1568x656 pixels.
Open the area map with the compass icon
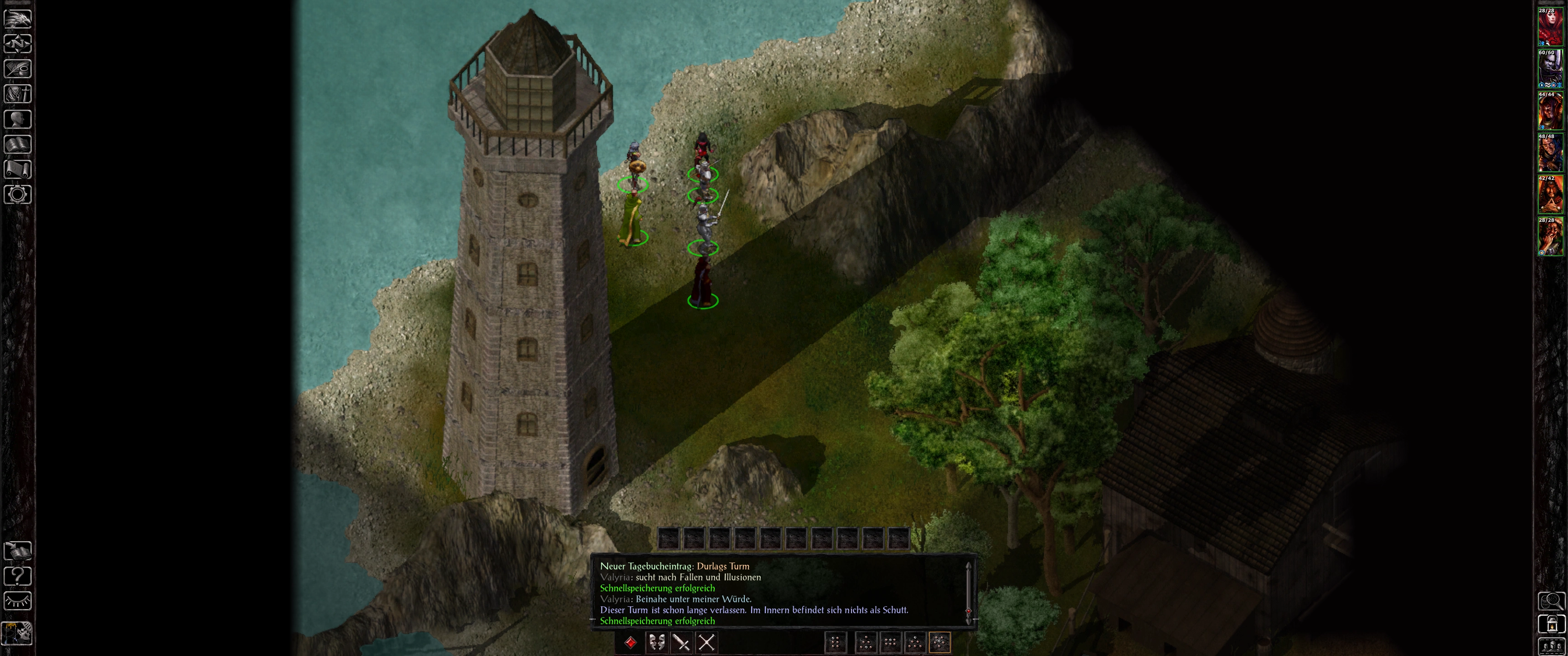tap(18, 44)
